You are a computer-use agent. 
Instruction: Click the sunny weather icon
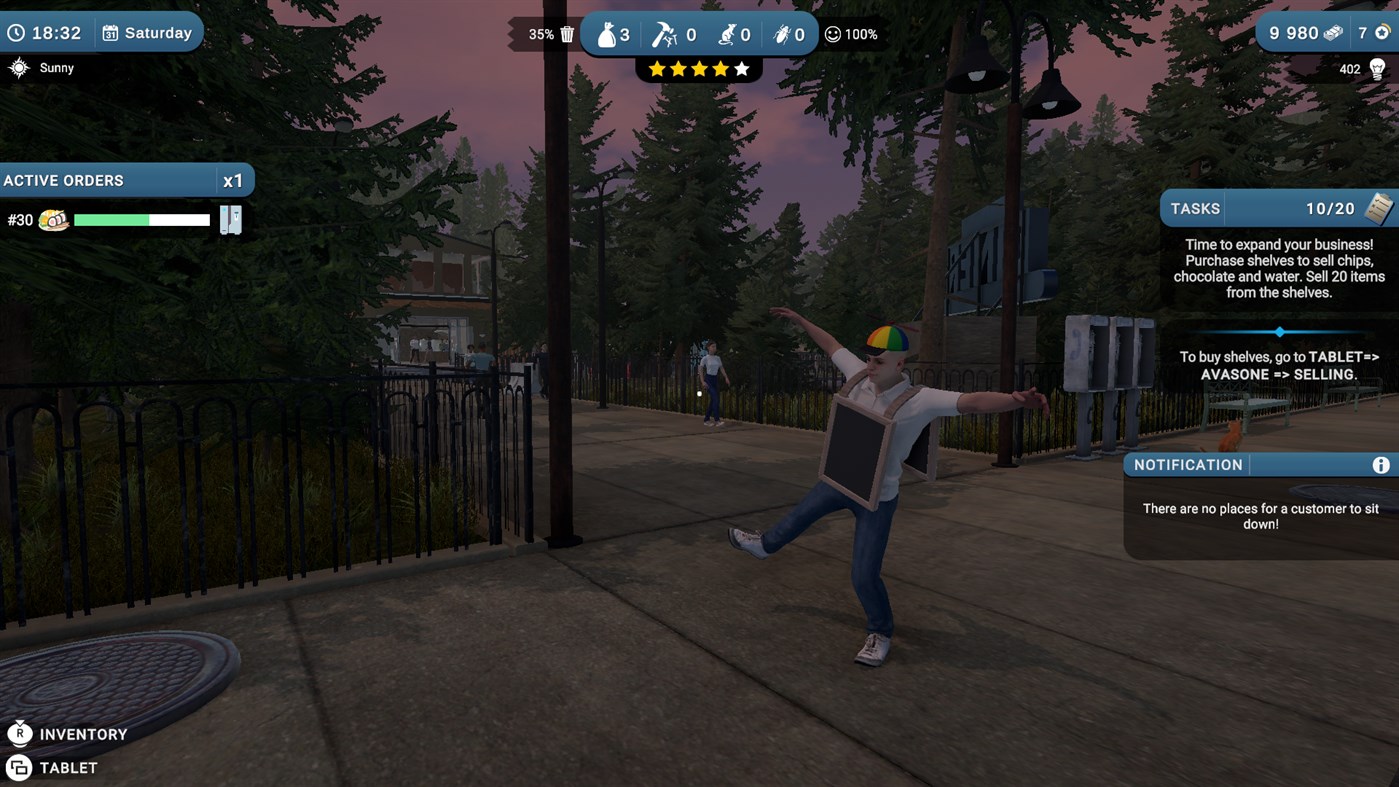[x=18, y=67]
